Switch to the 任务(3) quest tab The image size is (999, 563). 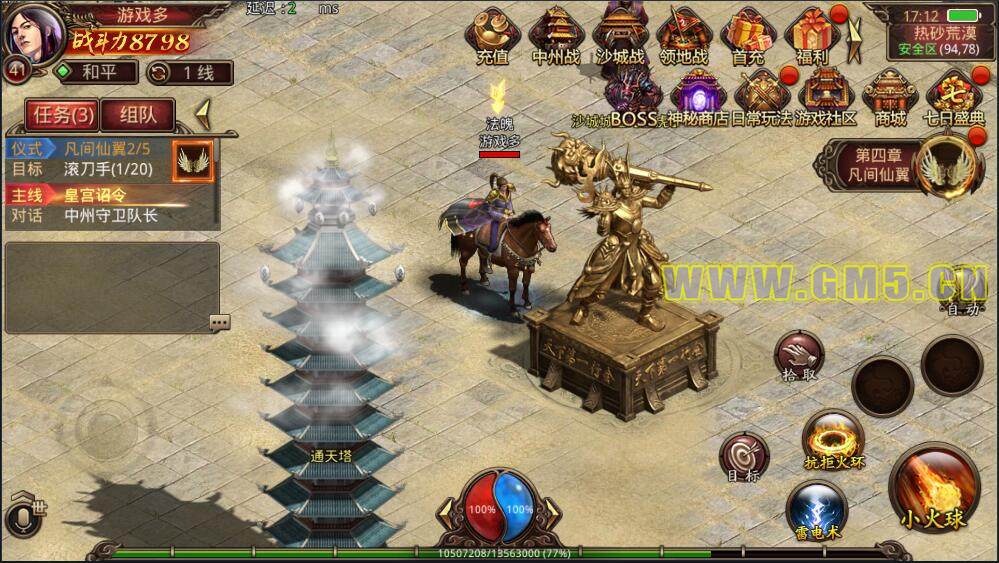(60, 114)
